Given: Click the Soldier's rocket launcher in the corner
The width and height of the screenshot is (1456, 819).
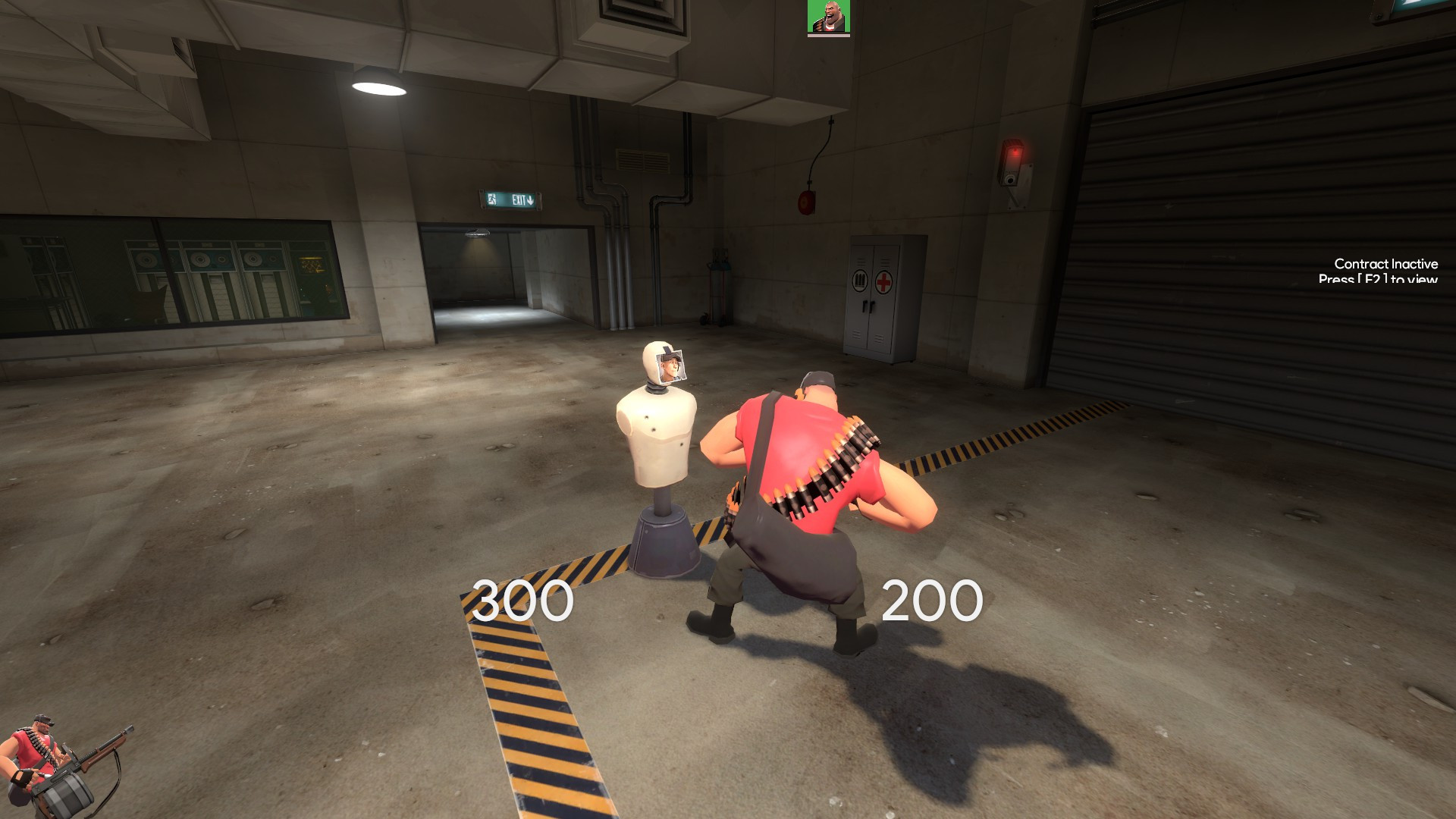Looking at the screenshot, I should coord(83,770).
